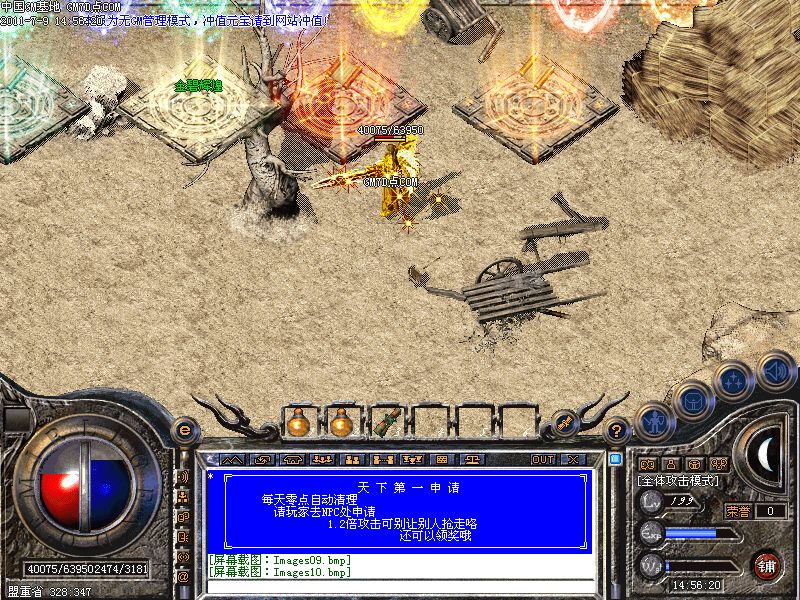Viewport: 800px width, 600px height.
Task: Select the Images10.bmp chat message line
Action: (x=280, y=573)
